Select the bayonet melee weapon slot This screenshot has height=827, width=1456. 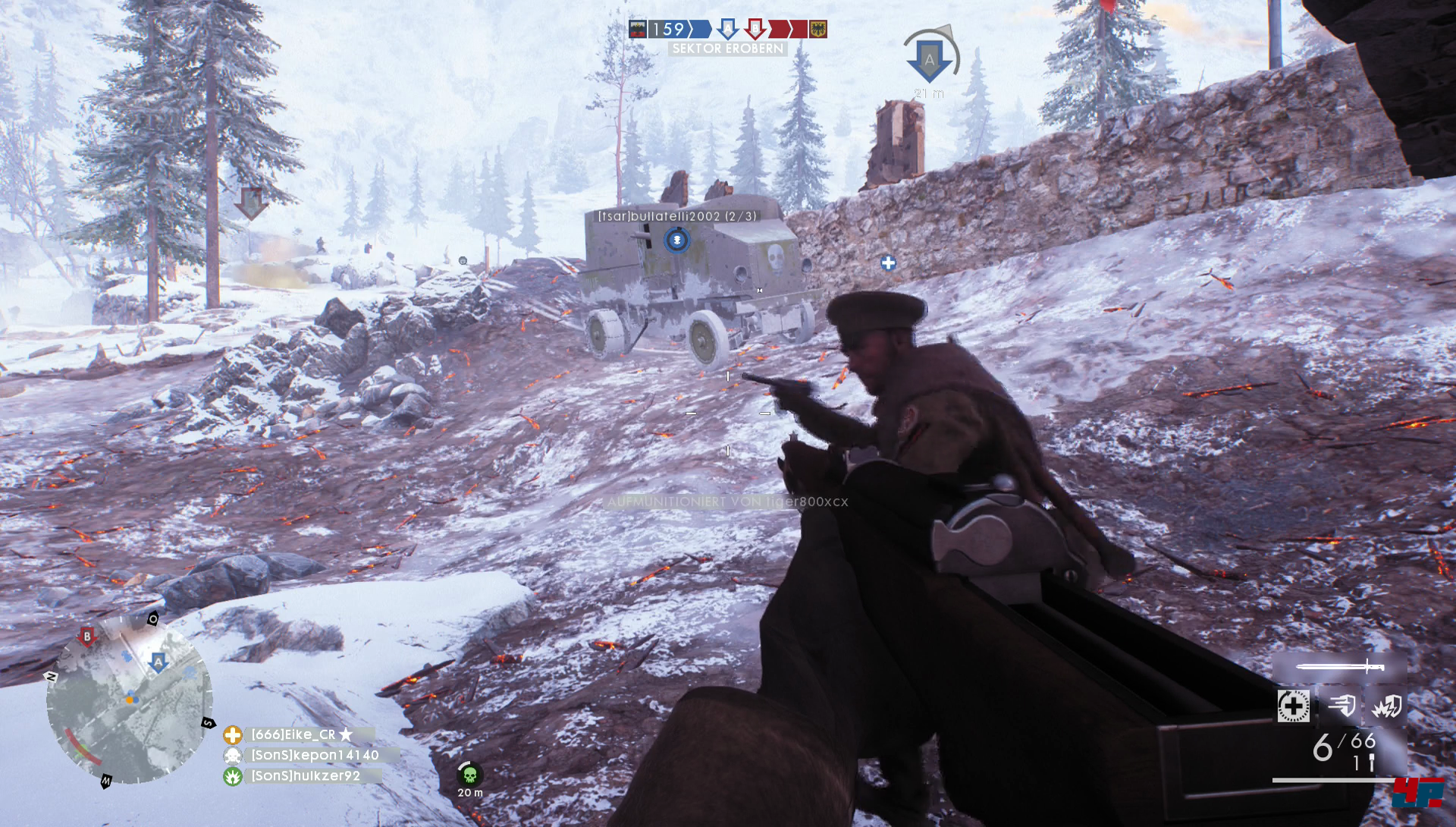click(x=1340, y=667)
